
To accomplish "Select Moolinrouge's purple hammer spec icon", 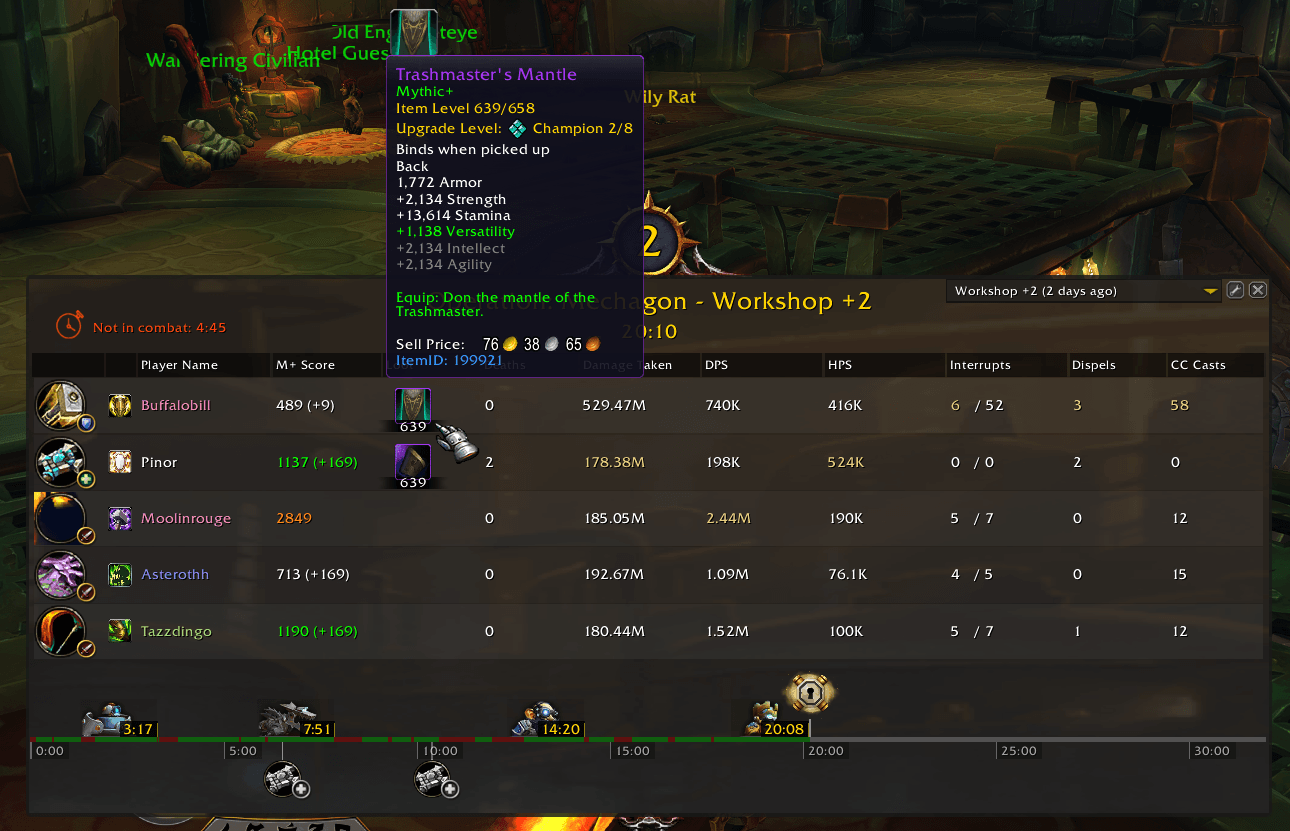I will tap(119, 518).
